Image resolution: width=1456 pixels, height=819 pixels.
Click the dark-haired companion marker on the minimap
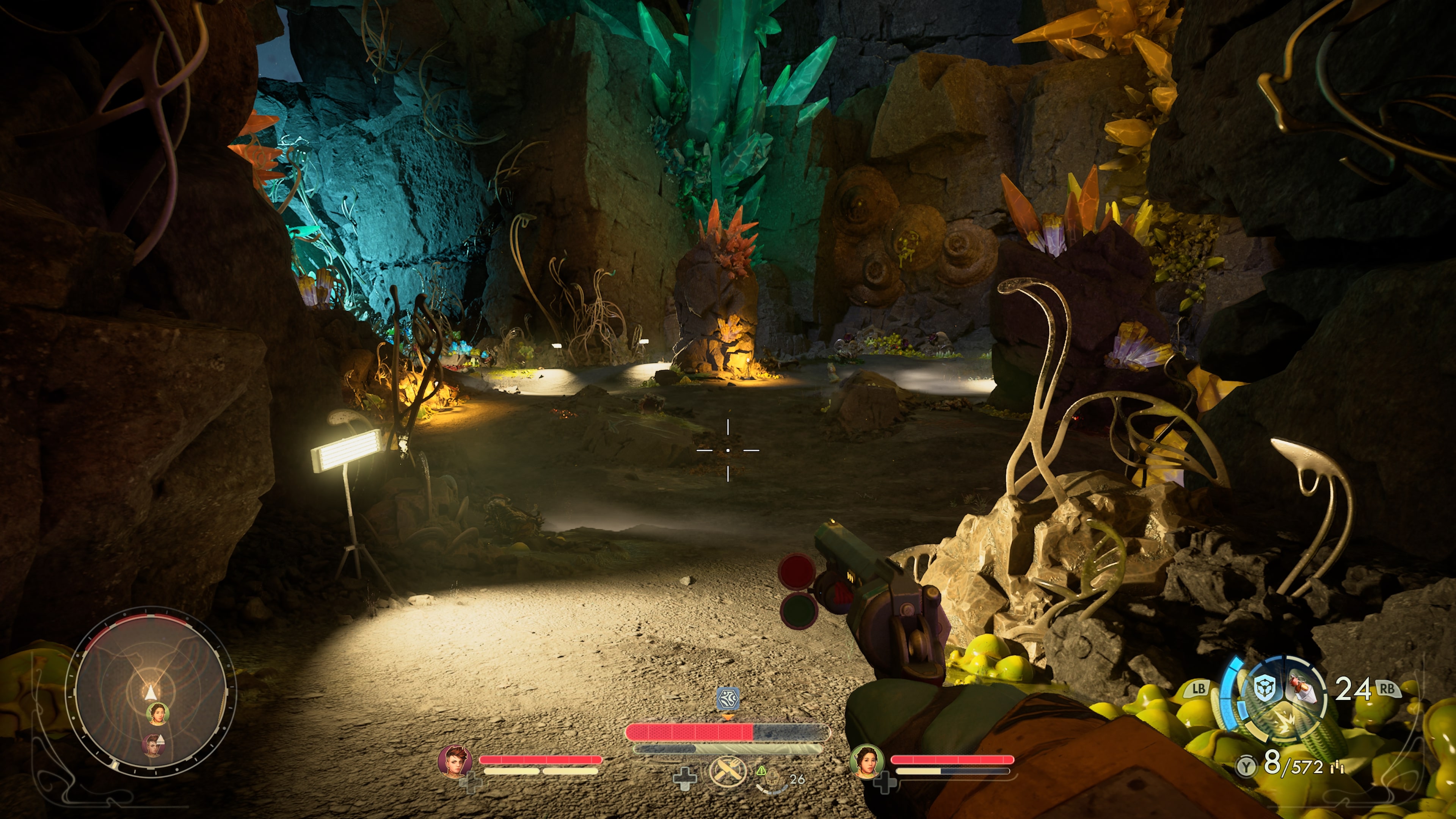pyautogui.click(x=158, y=714)
